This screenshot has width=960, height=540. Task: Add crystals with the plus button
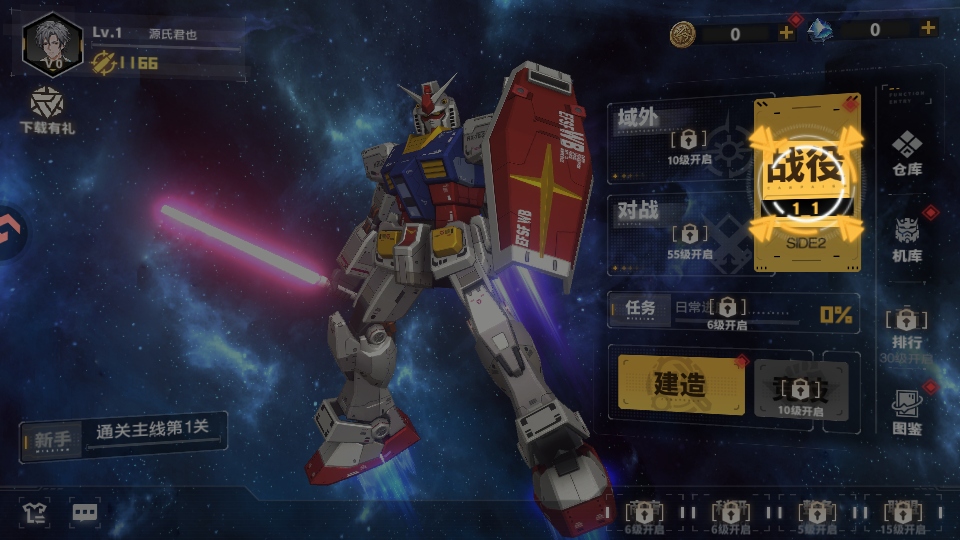(928, 29)
